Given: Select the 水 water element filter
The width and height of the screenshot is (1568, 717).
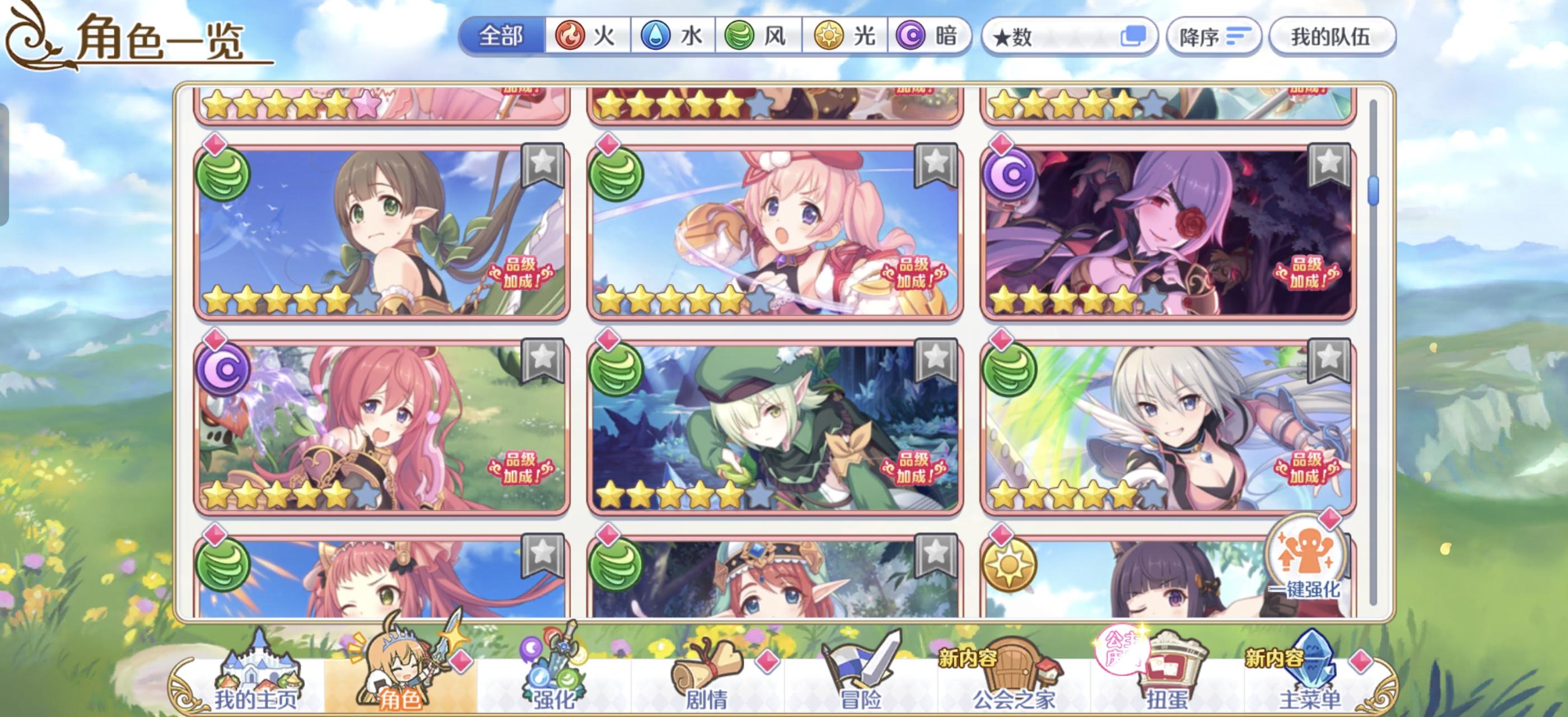Looking at the screenshot, I should [673, 36].
